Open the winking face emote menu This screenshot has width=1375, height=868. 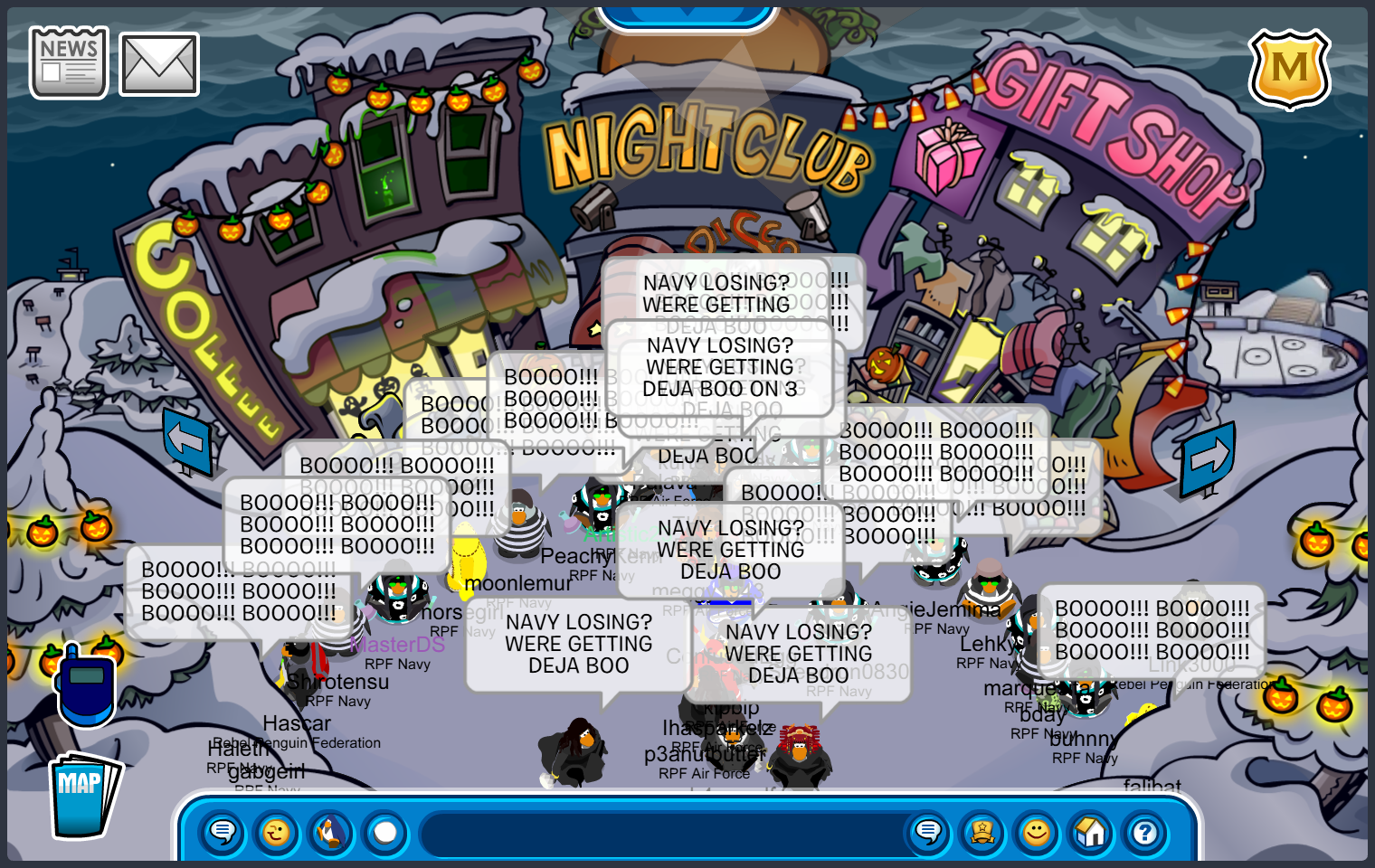pos(277,832)
